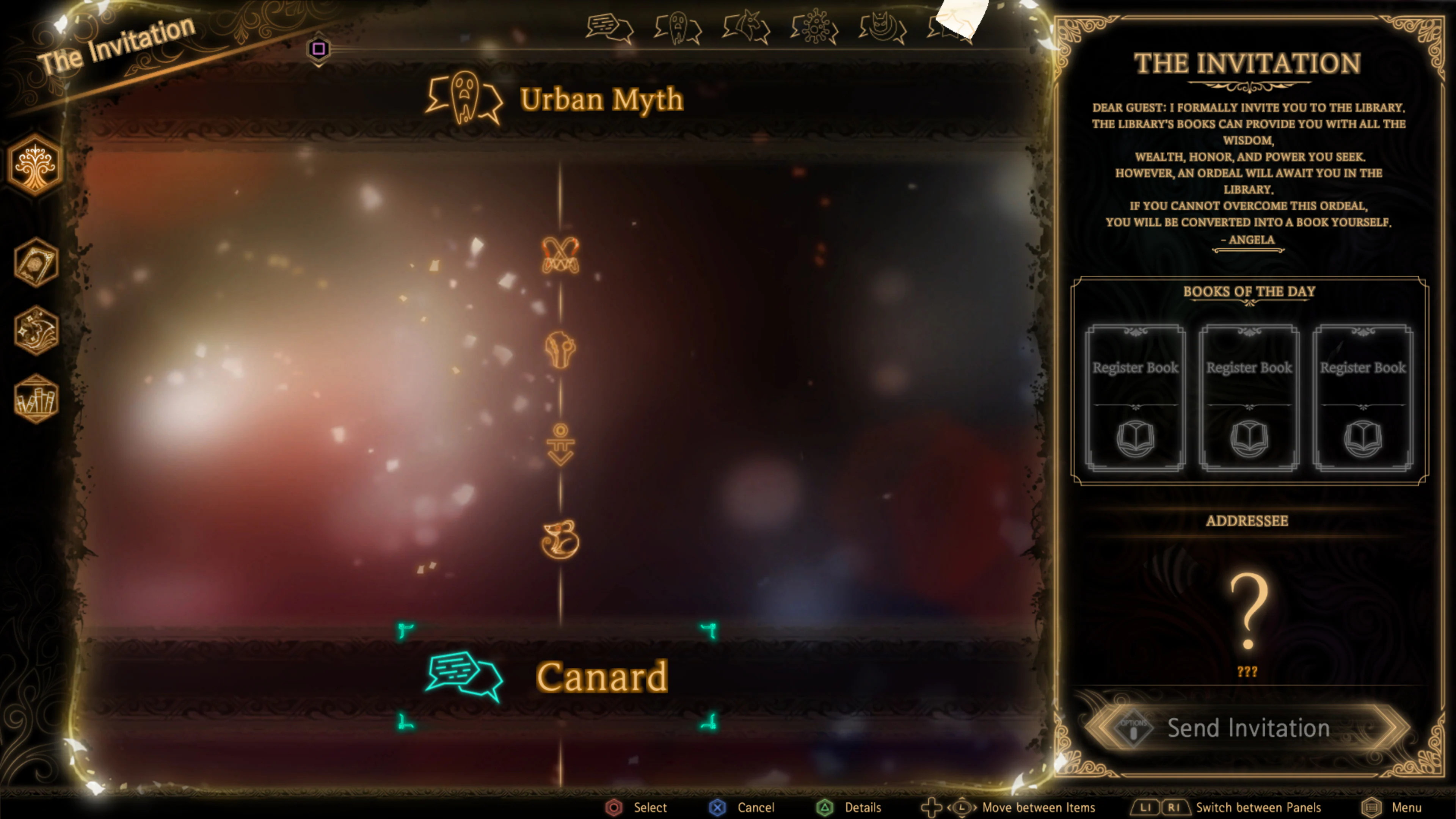The height and width of the screenshot is (819, 1456).
Task: Select the mouse enemy node icon
Action: click(x=561, y=540)
